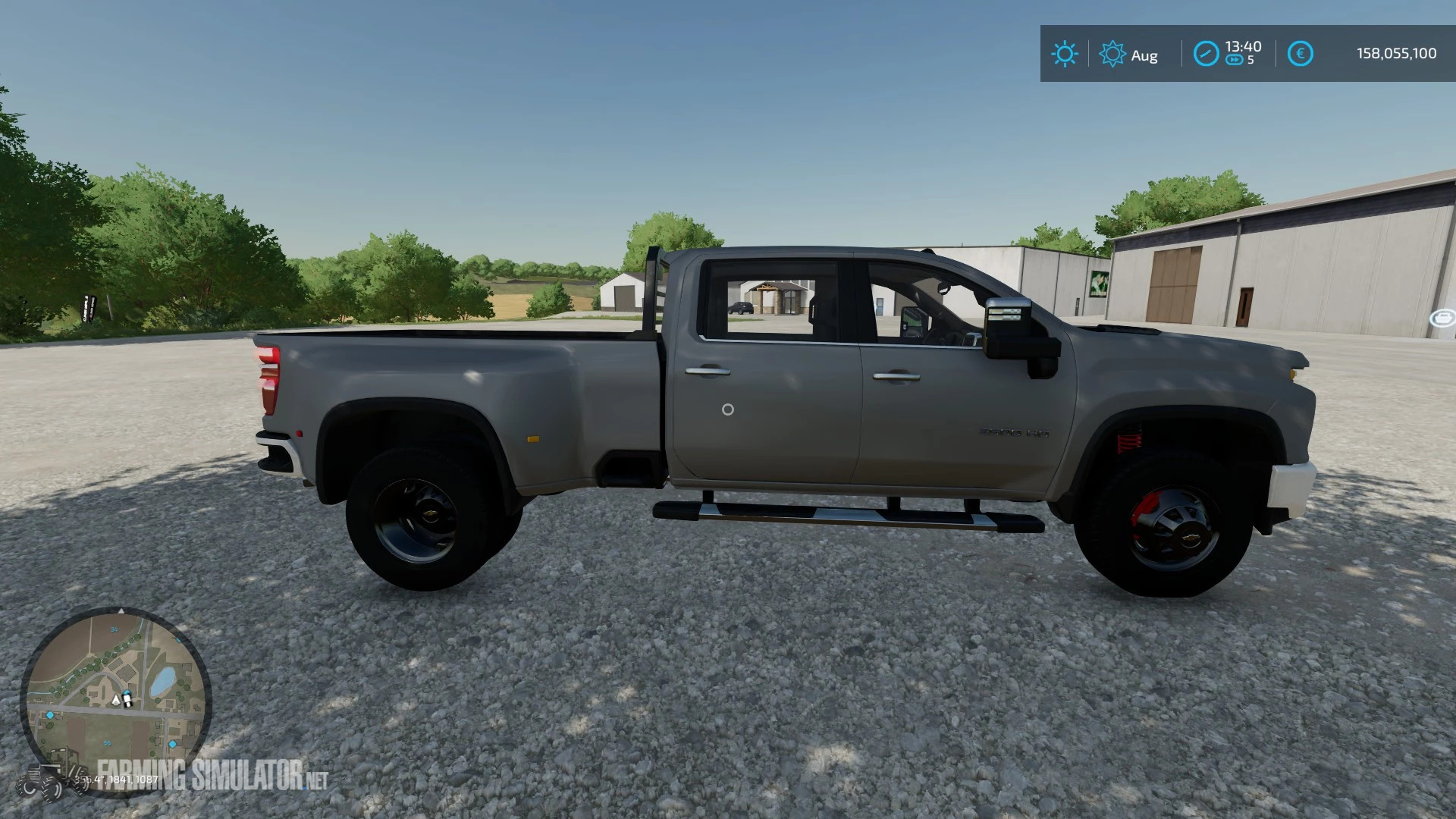1456x819 pixels.
Task: Select the current weather sun icon
Action: coord(1065,55)
